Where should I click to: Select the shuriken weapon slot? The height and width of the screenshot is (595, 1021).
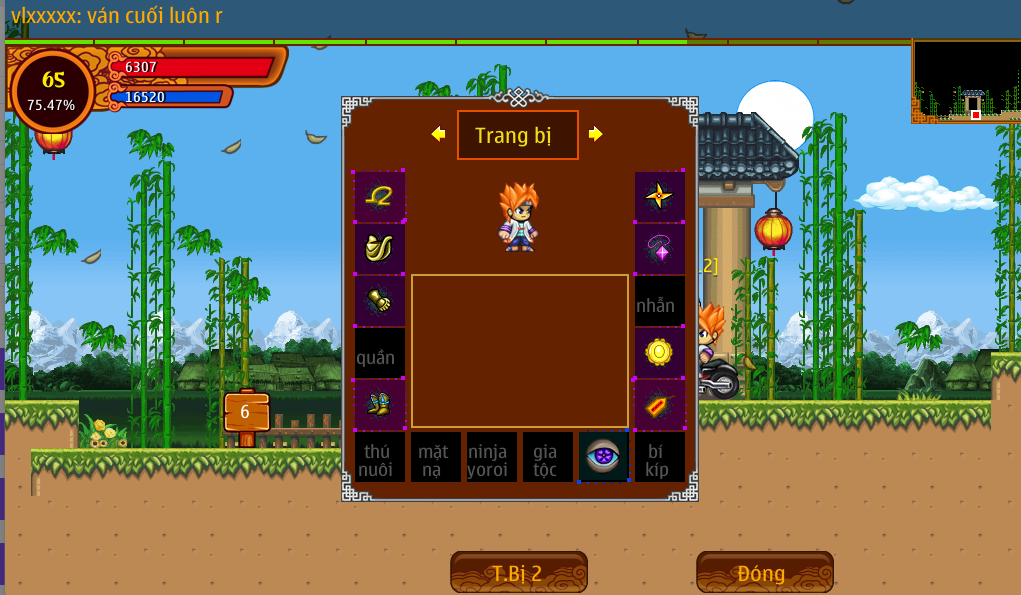[660, 197]
